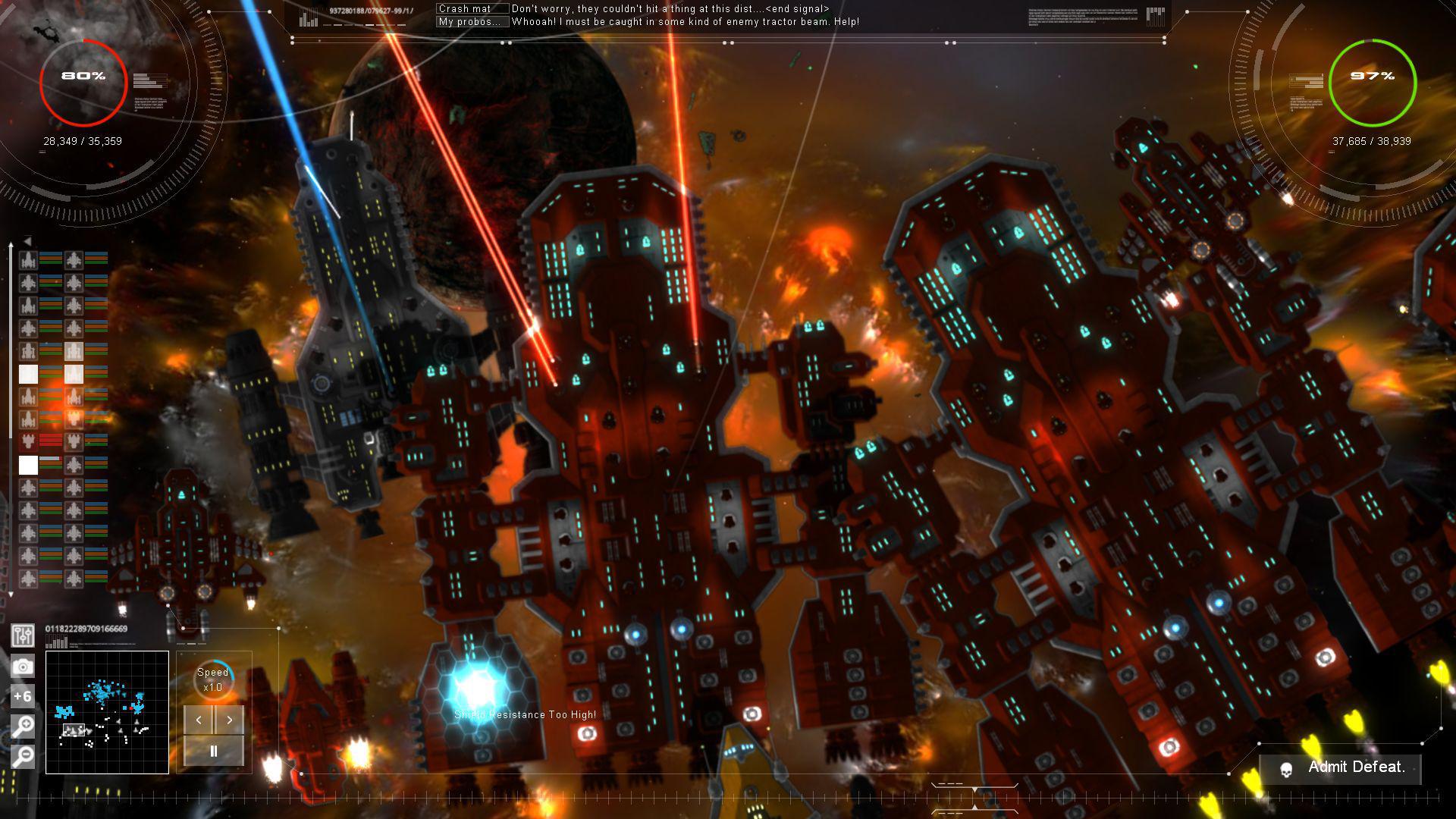This screenshot has width=1456, height=819.
Task: Decrease game speed with the left arrow
Action: click(x=199, y=720)
